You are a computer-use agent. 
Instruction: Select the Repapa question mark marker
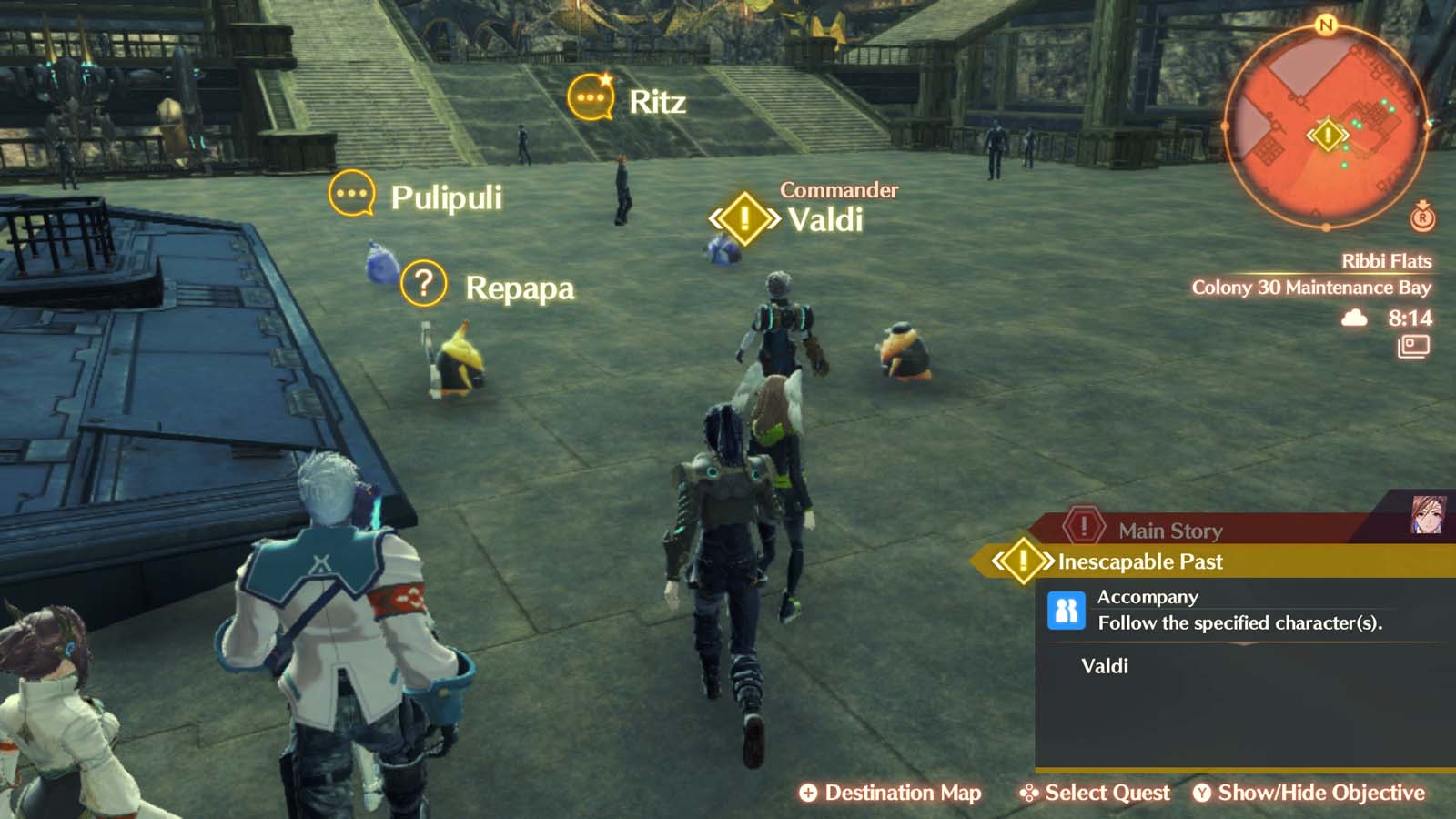tap(422, 283)
